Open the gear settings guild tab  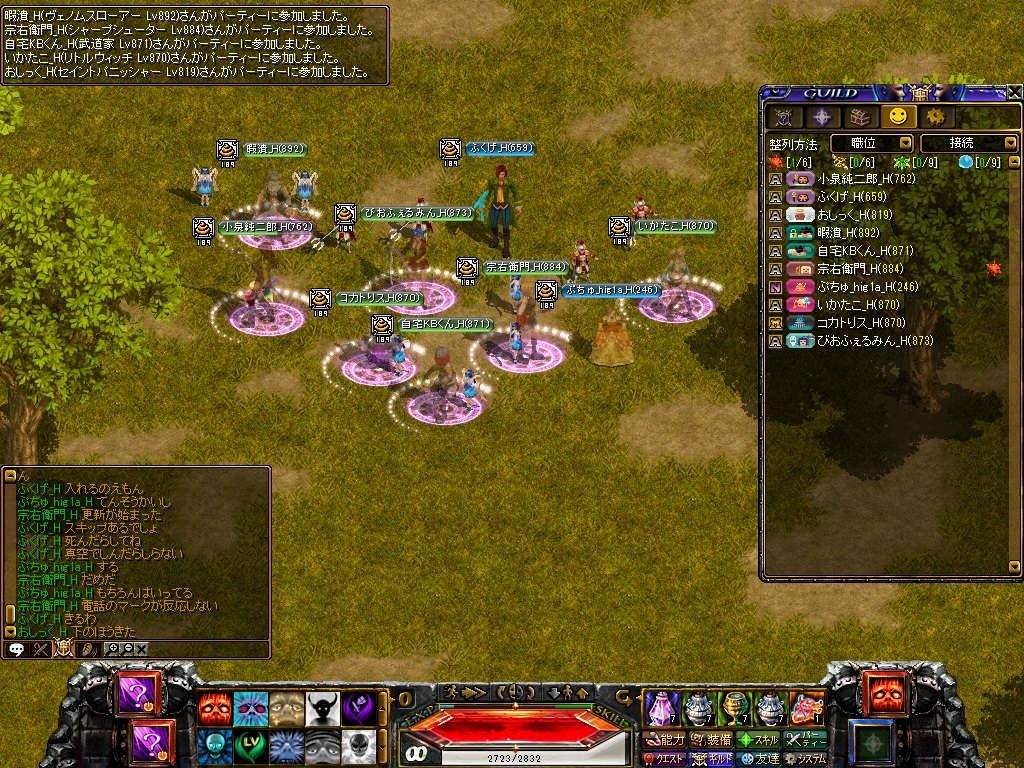point(934,116)
